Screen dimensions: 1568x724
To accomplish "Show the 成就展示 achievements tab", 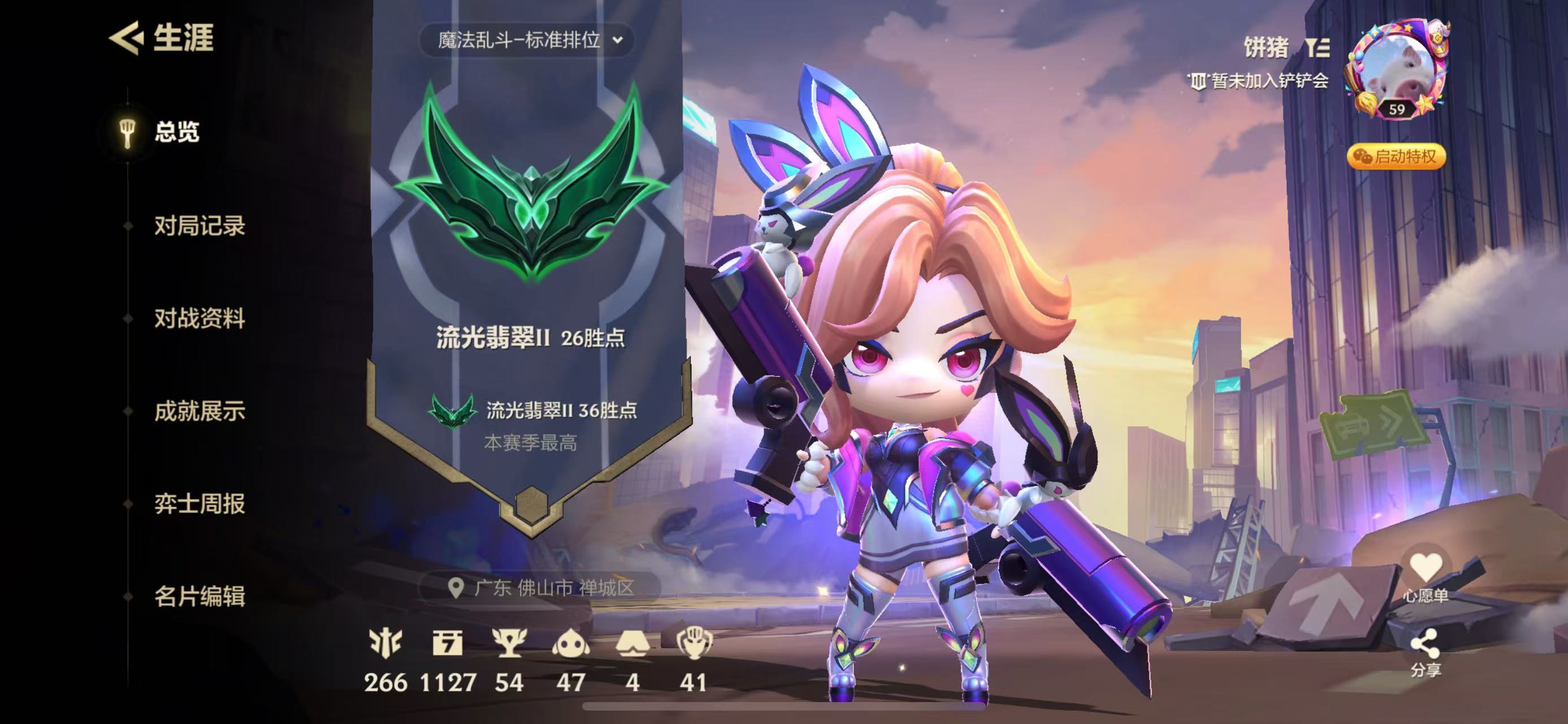I will click(x=199, y=411).
